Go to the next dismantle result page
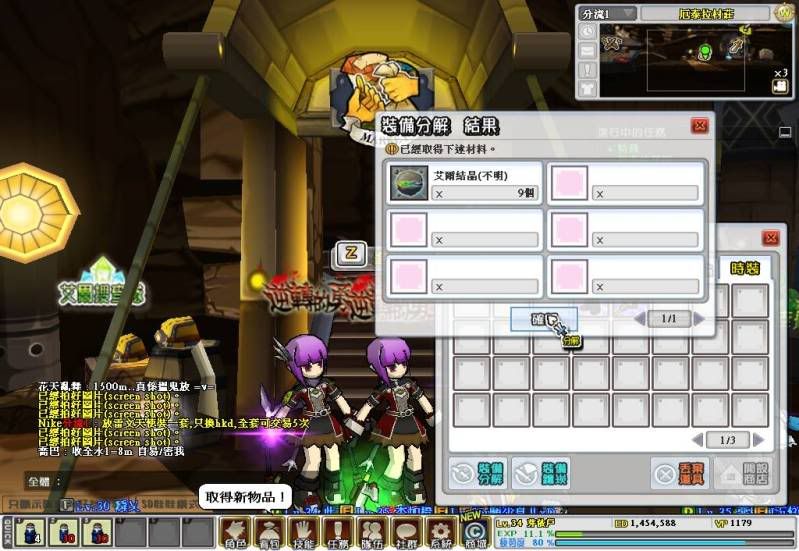The image size is (799, 551). 700,318
